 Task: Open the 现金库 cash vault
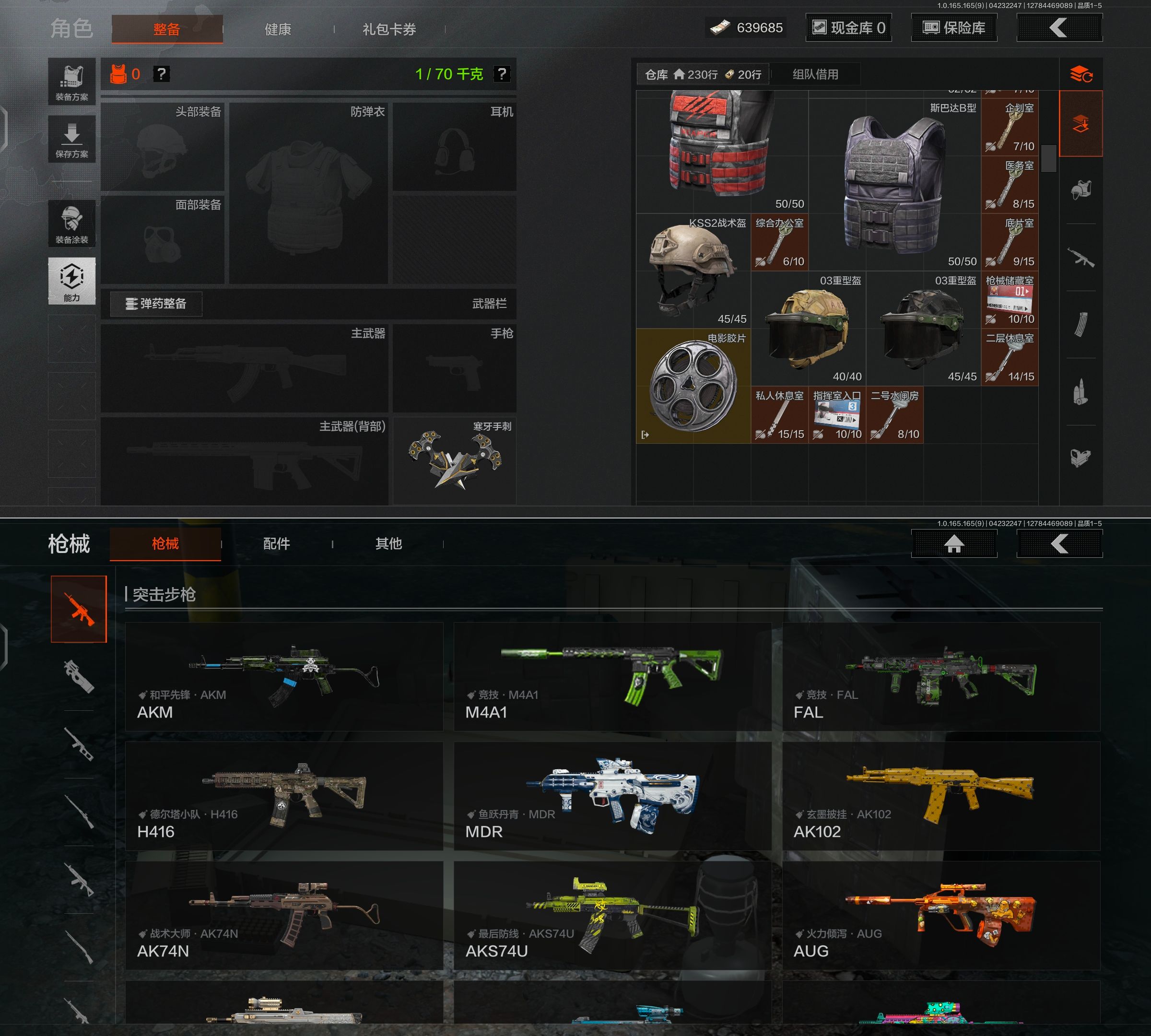point(848,28)
